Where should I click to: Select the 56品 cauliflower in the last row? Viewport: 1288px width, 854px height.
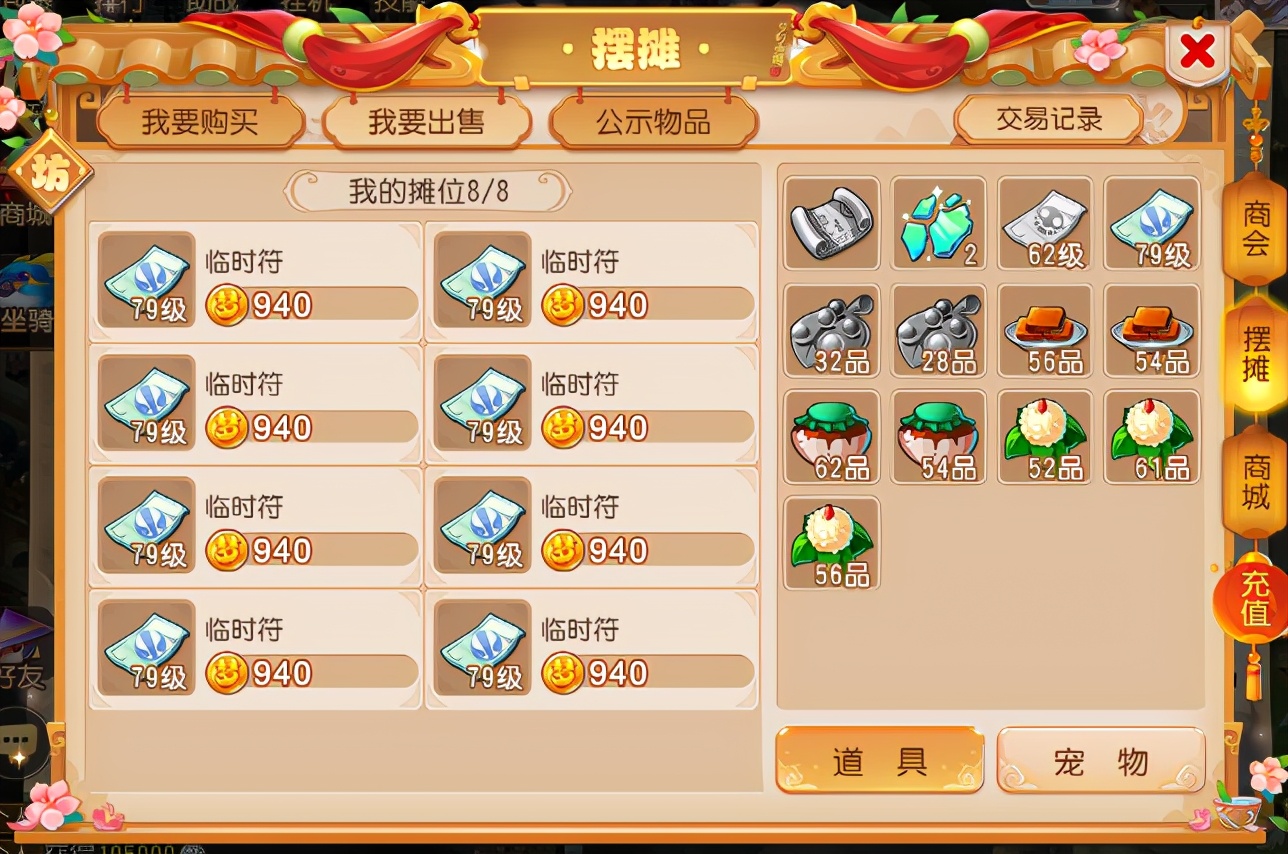(831, 544)
